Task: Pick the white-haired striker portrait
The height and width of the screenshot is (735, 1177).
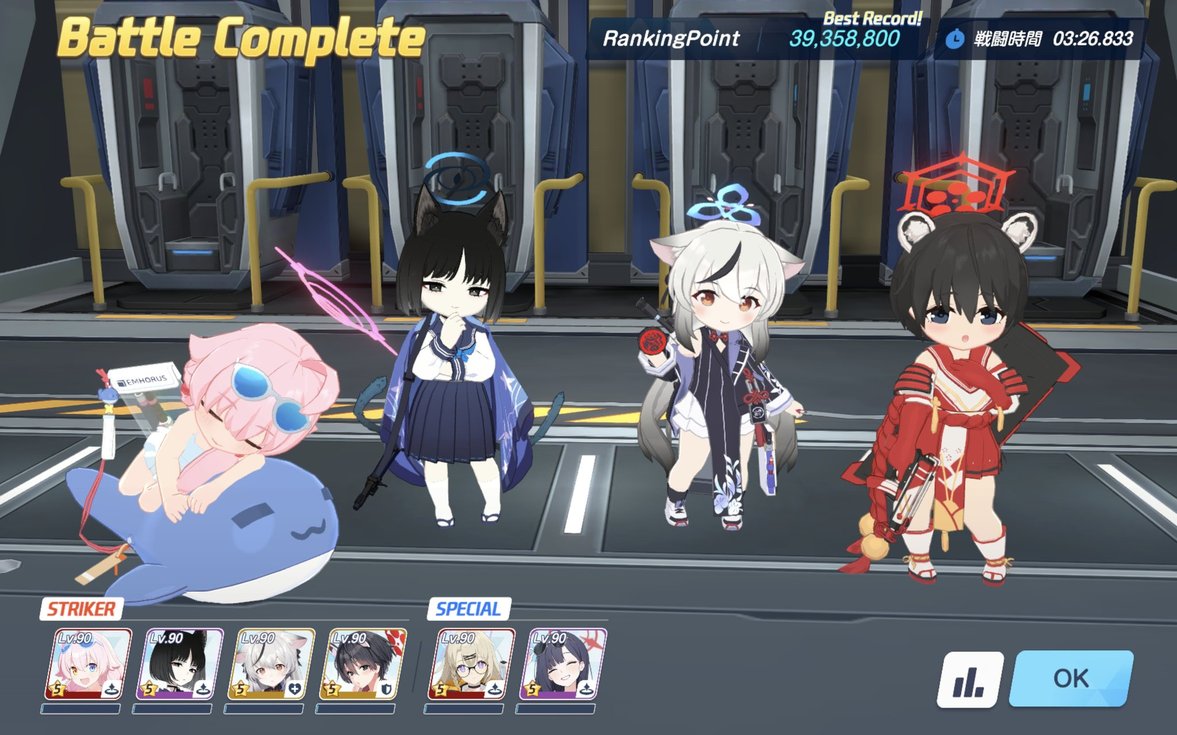Action: pos(272,664)
